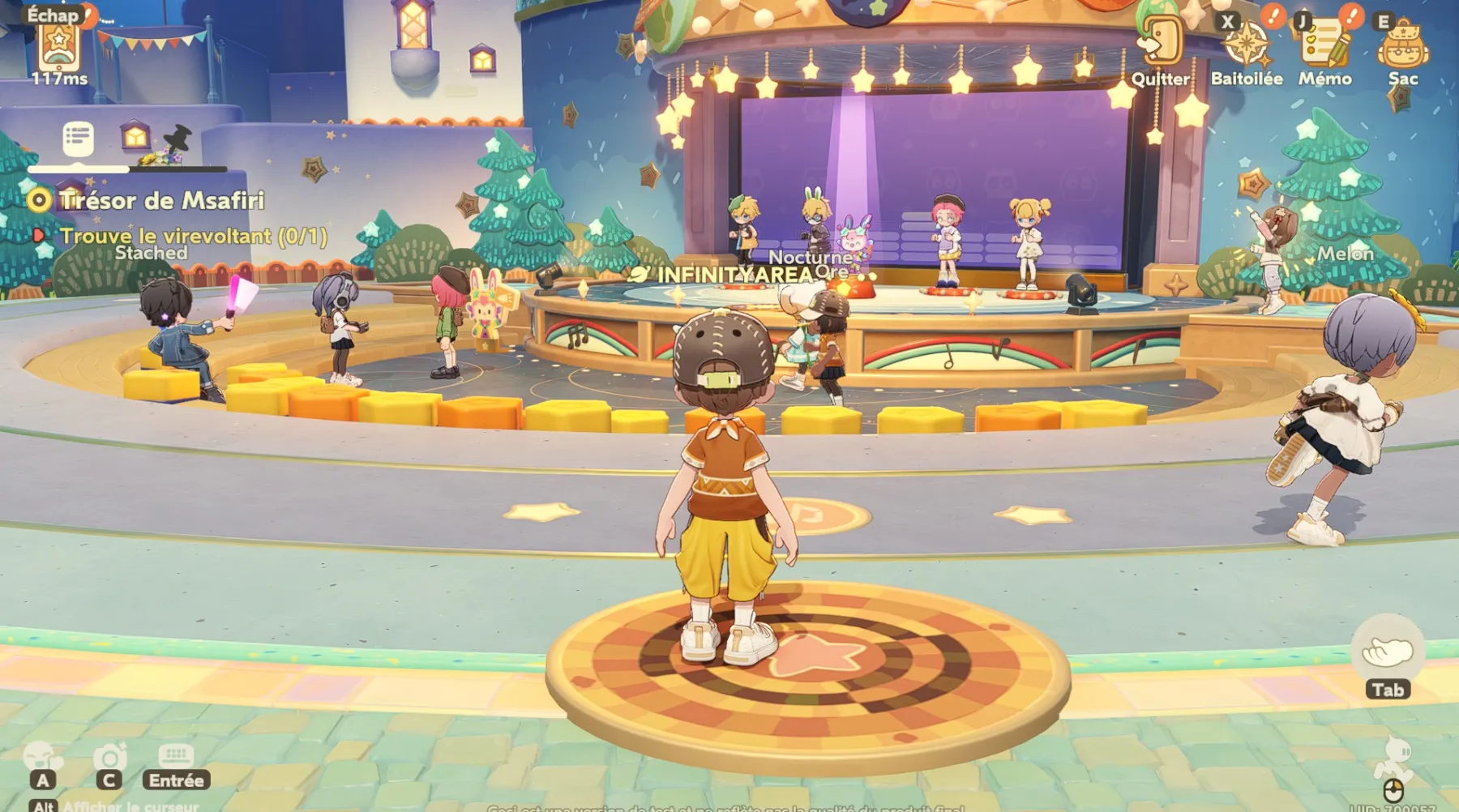
Task: Select the pushpin tab in quest tracker
Action: 178,138
